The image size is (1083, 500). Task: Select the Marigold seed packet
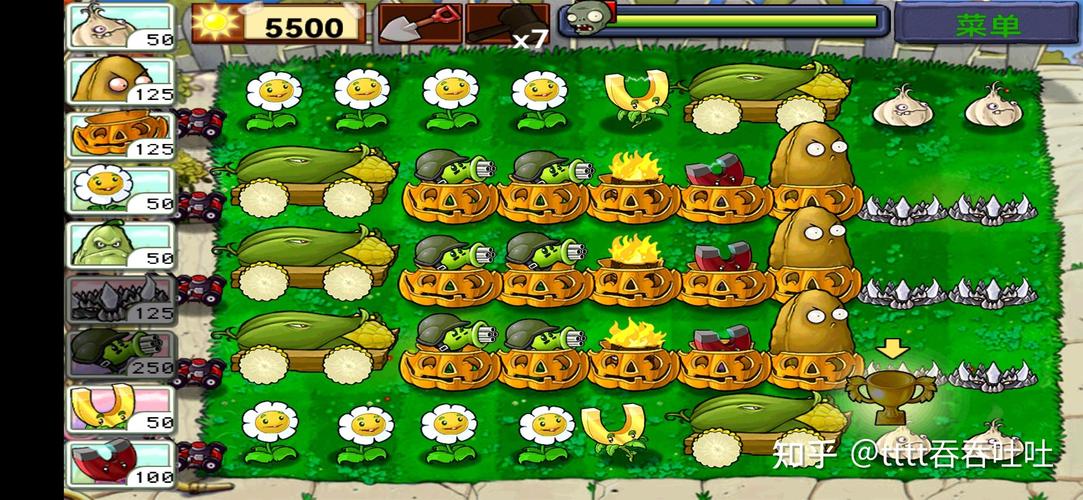(x=120, y=189)
